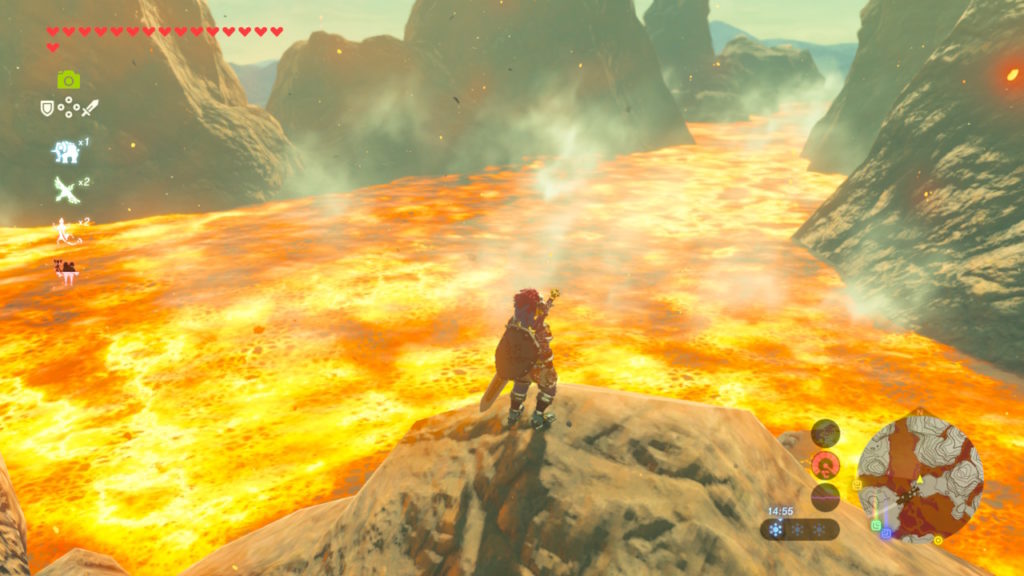Click the shield quick-select icon

tap(47, 107)
